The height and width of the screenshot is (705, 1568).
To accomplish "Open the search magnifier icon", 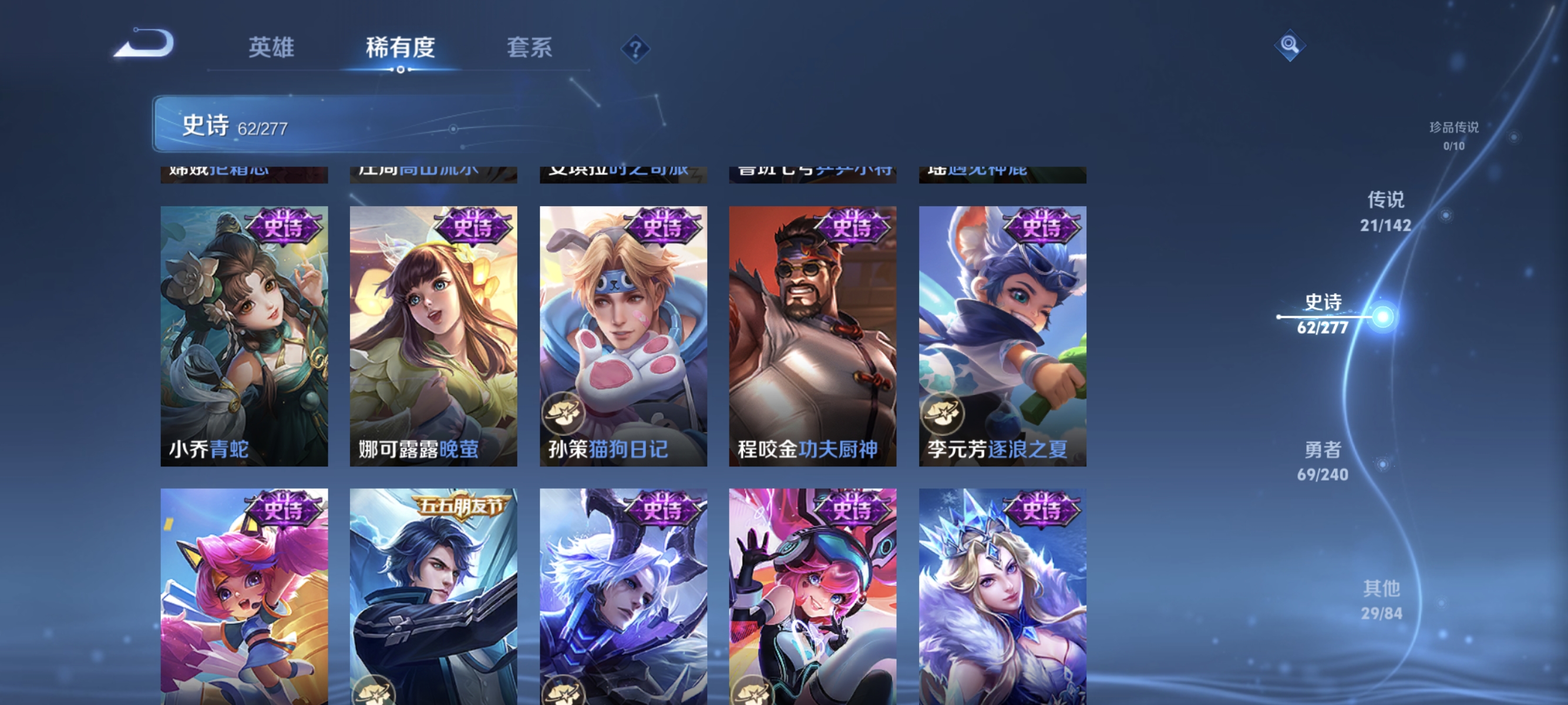I will click(1290, 44).
